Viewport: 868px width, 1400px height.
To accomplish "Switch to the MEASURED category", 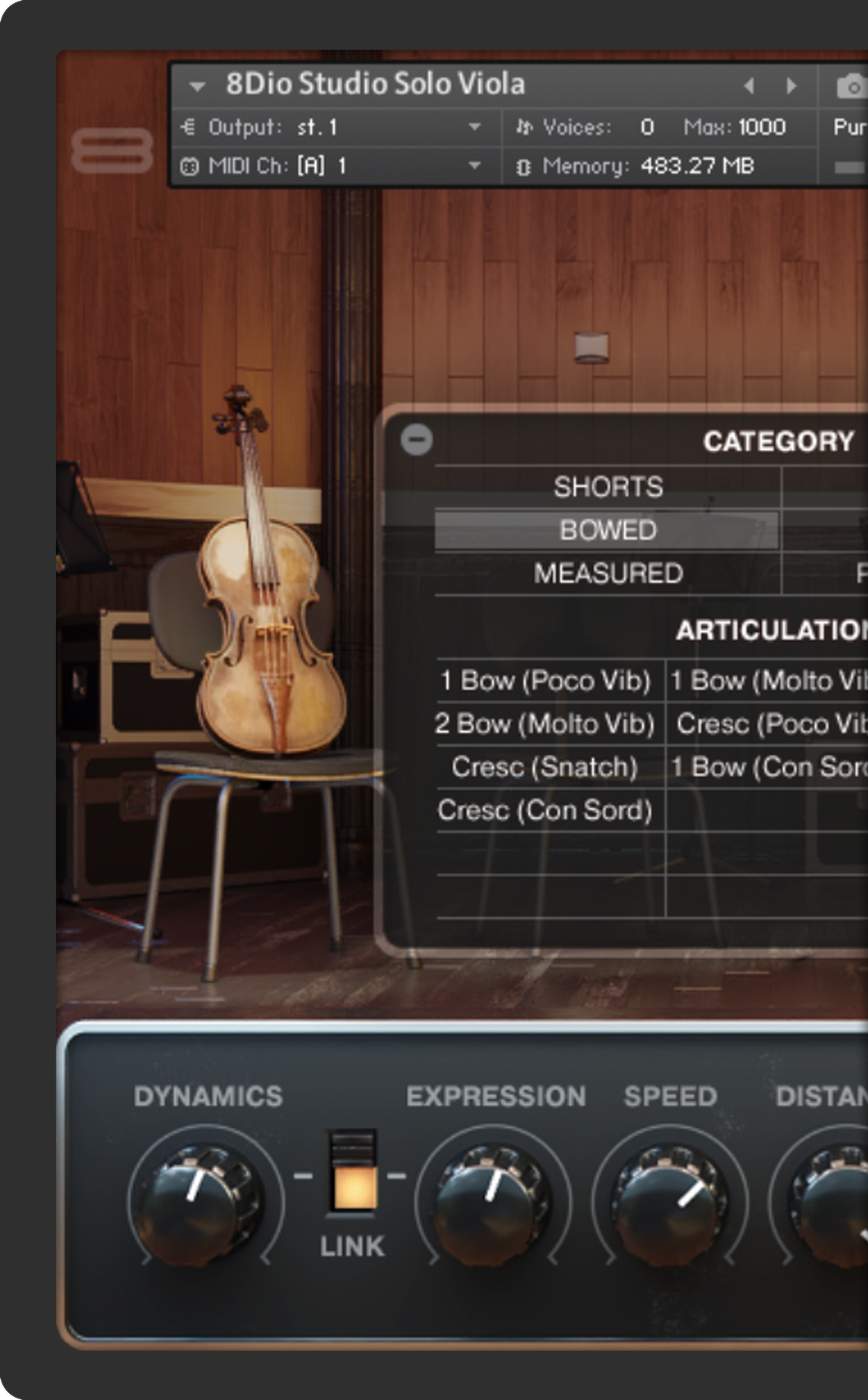I will click(x=608, y=573).
